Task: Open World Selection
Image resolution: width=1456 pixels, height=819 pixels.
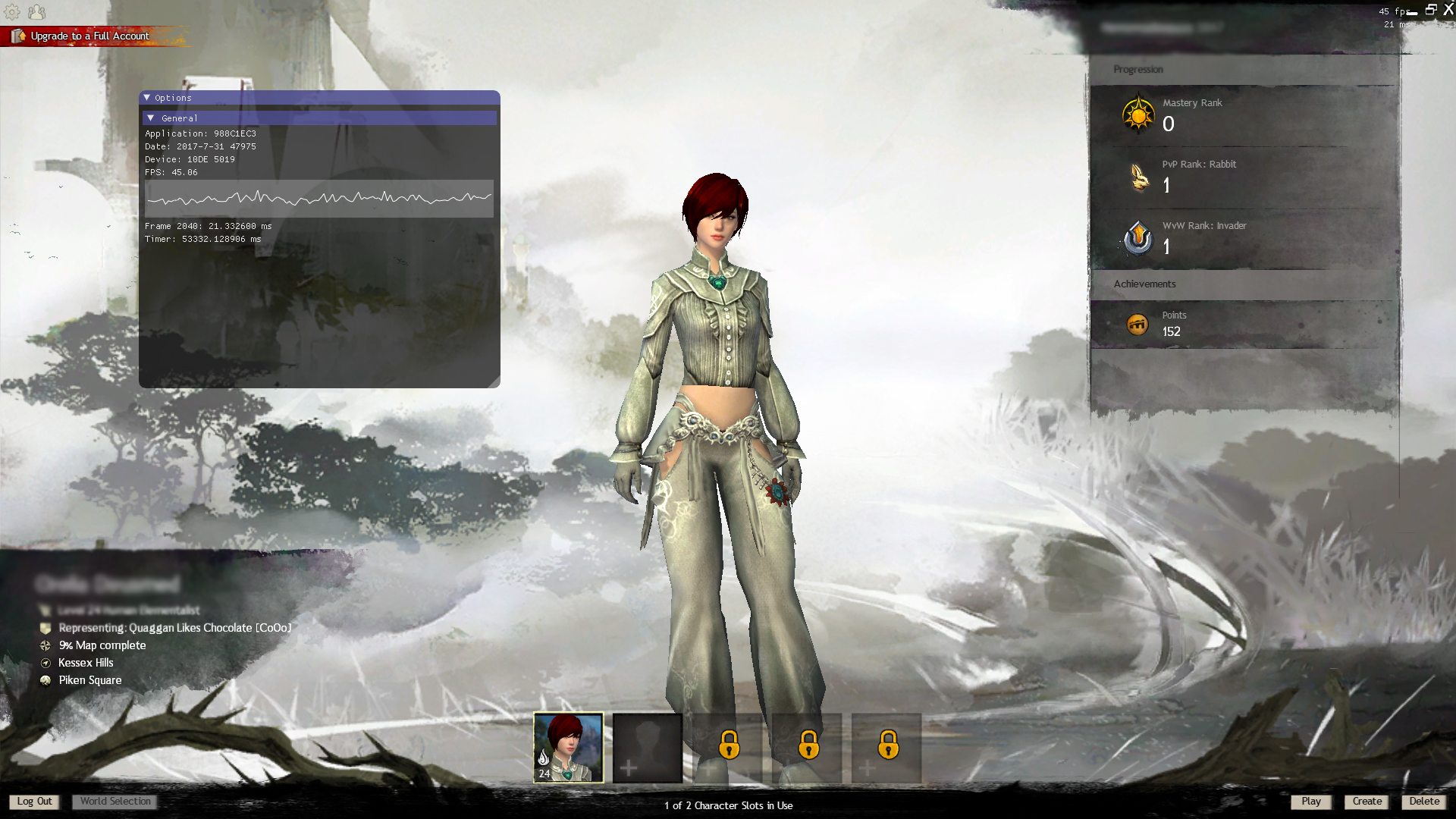Action: 115,802
